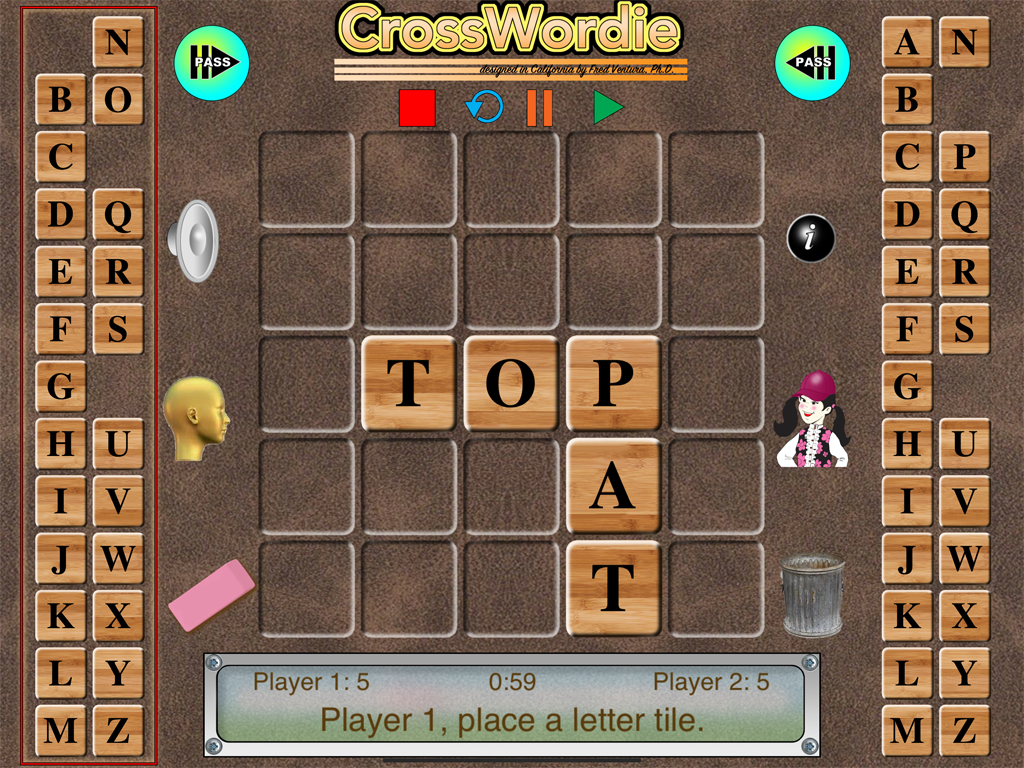Pick the letter E tile from left rack
This screenshot has width=1024, height=768.
point(61,271)
